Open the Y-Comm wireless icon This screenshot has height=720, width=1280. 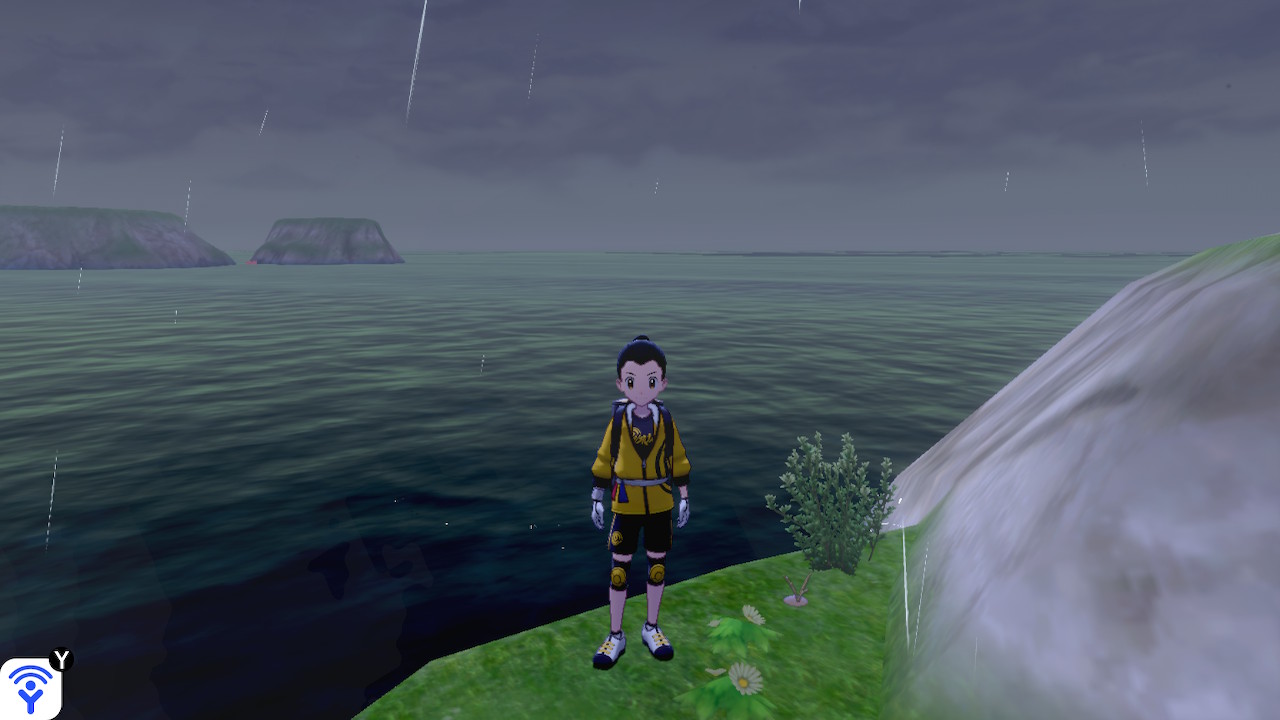pos(31,688)
